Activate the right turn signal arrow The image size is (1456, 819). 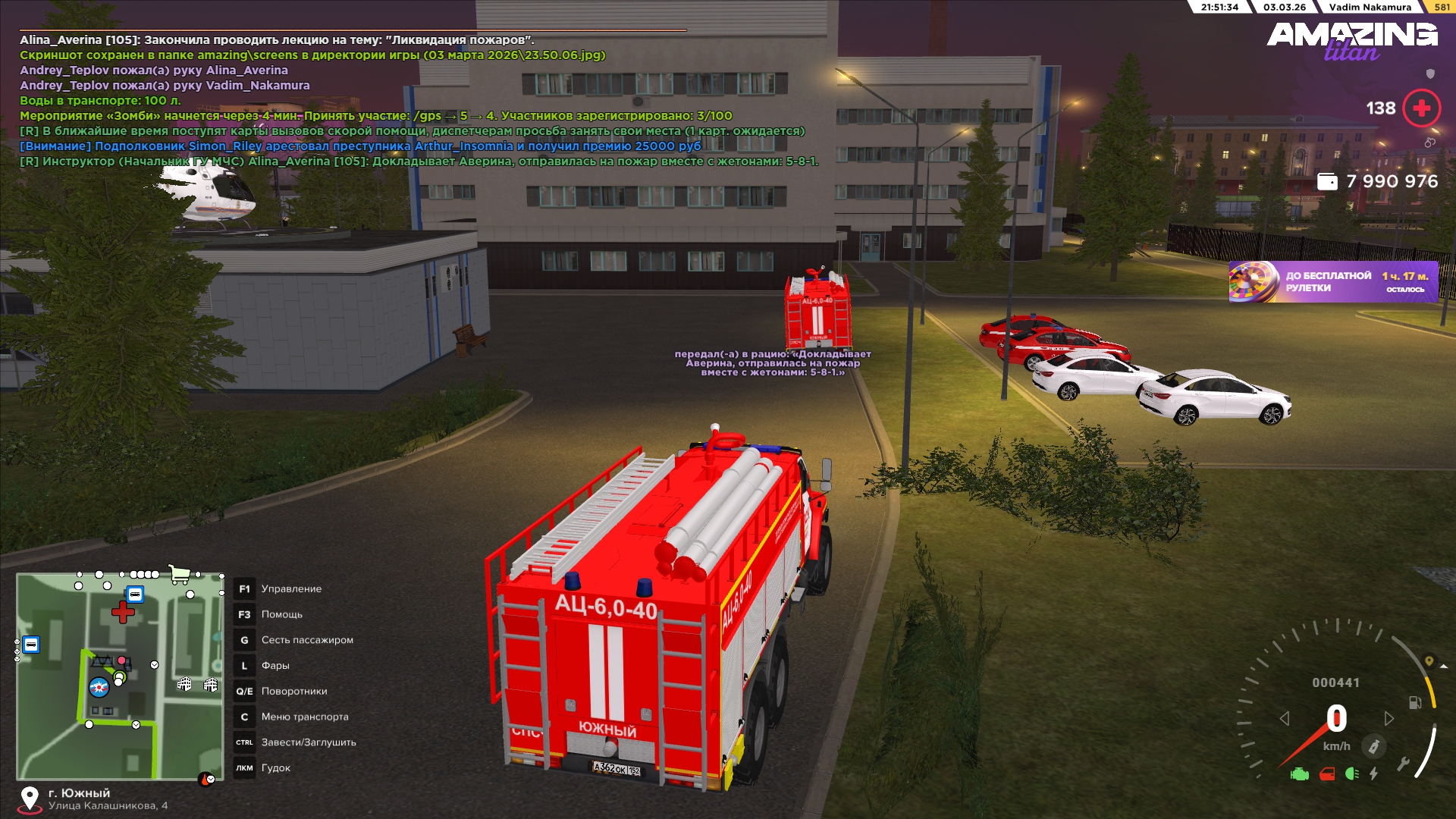coord(1389,718)
